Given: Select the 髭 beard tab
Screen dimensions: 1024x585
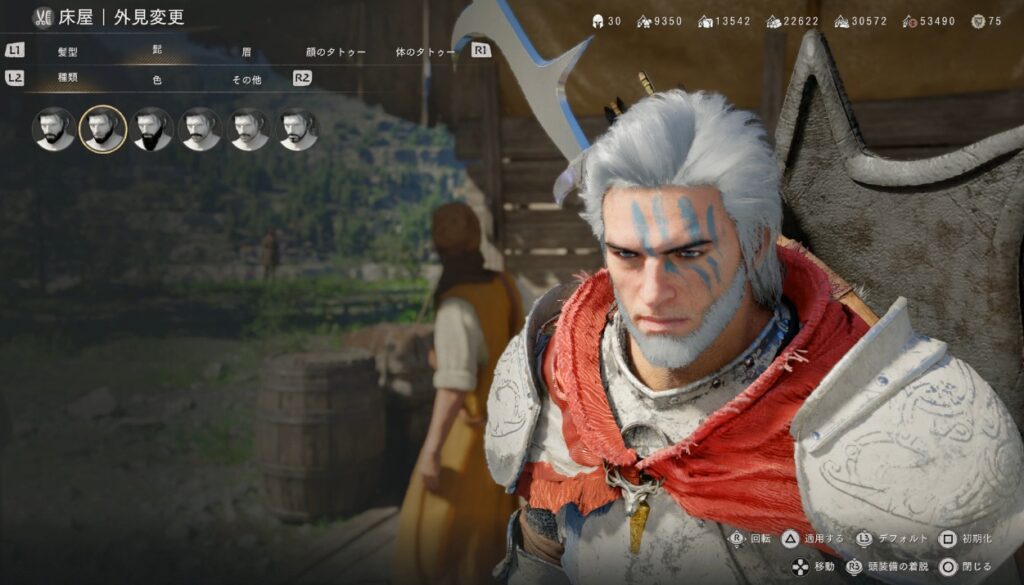Looking at the screenshot, I should pos(157,49).
